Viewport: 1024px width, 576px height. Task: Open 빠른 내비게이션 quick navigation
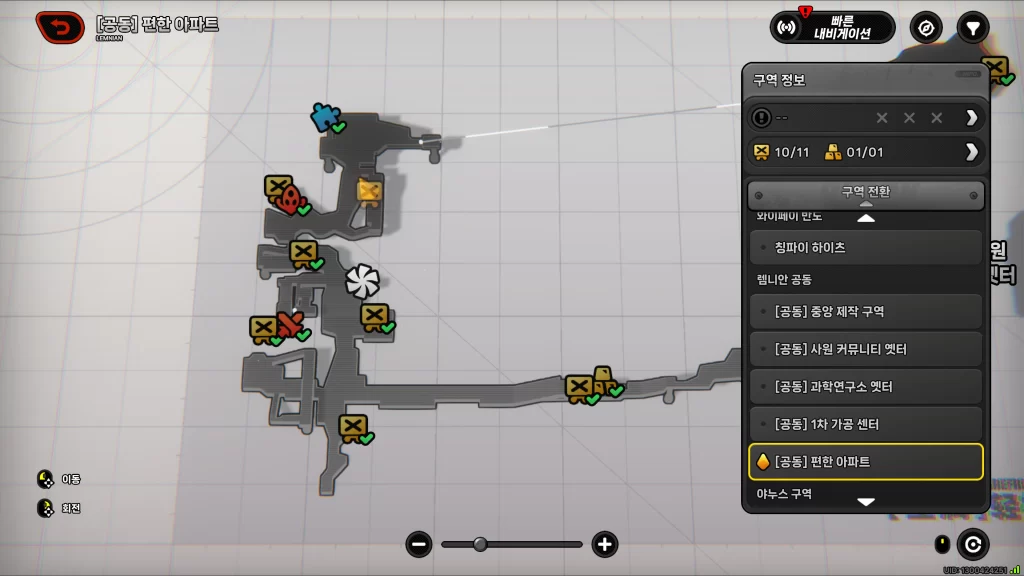[x=832, y=27]
